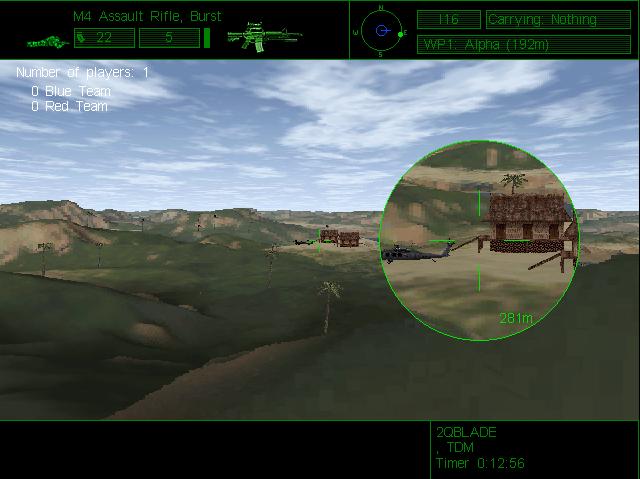Click the circular compass in the HUD

coord(381,30)
